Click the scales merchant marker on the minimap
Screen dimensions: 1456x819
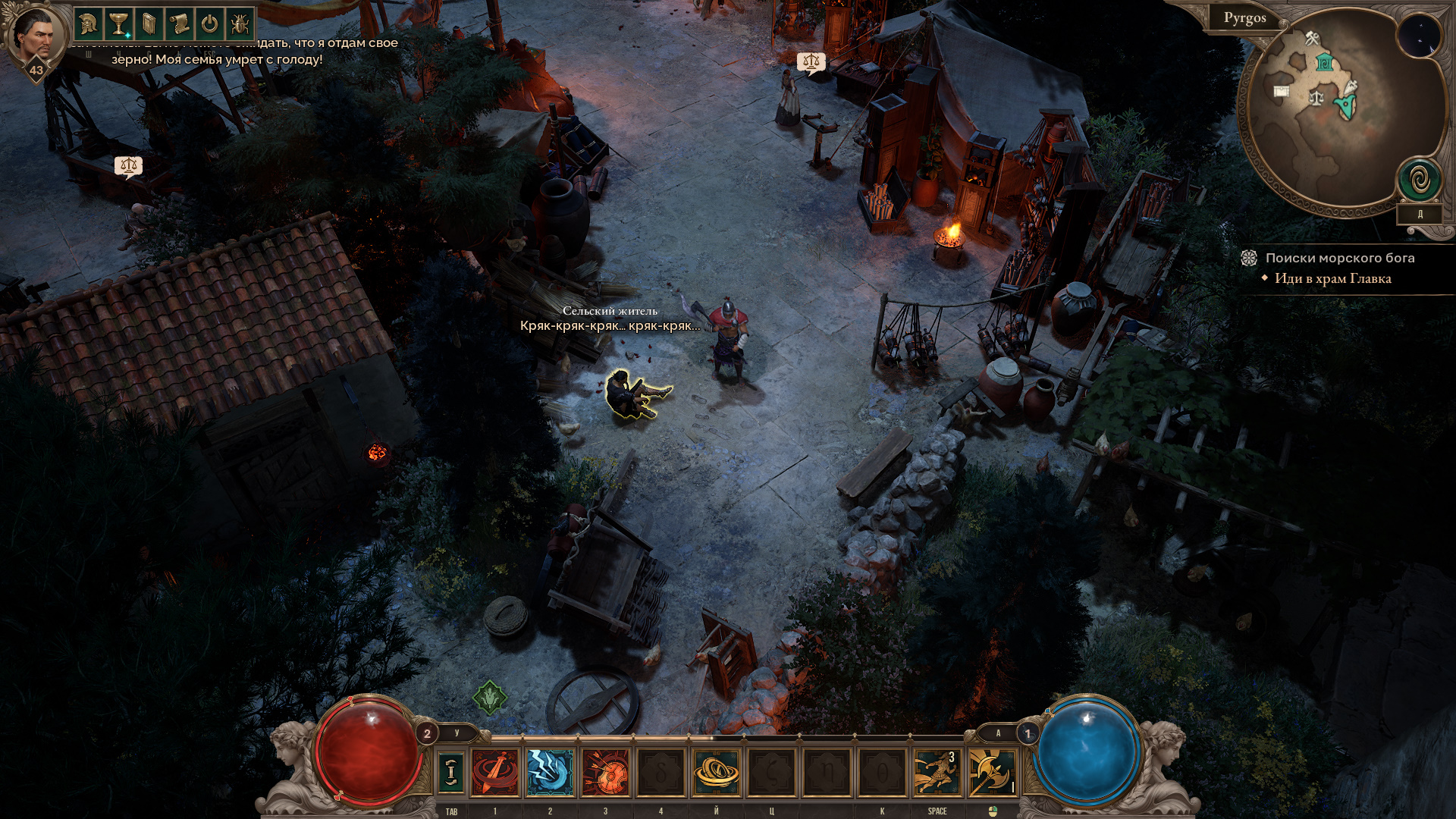point(1316,97)
